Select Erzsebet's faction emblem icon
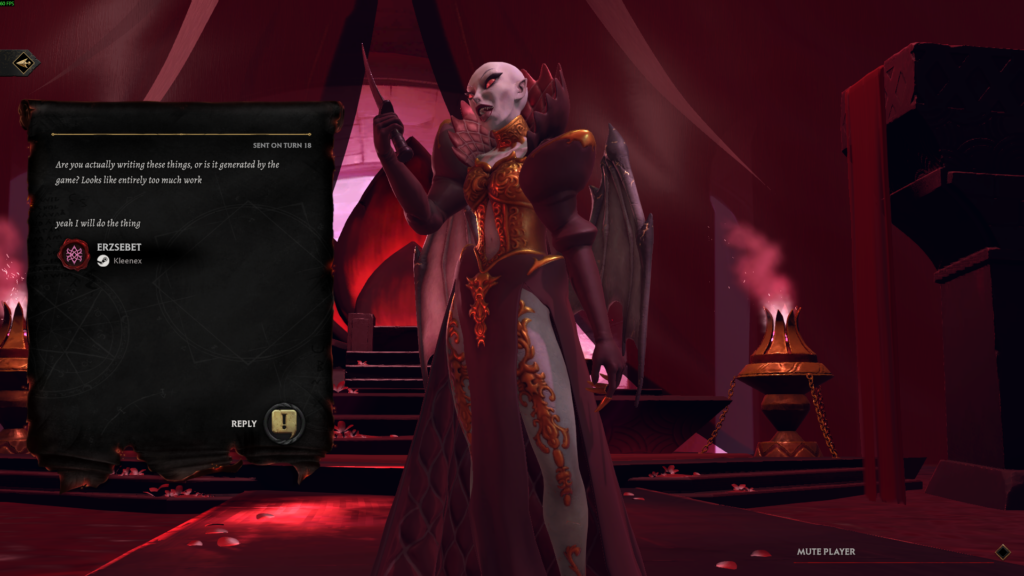1024x576 pixels. tap(74, 254)
